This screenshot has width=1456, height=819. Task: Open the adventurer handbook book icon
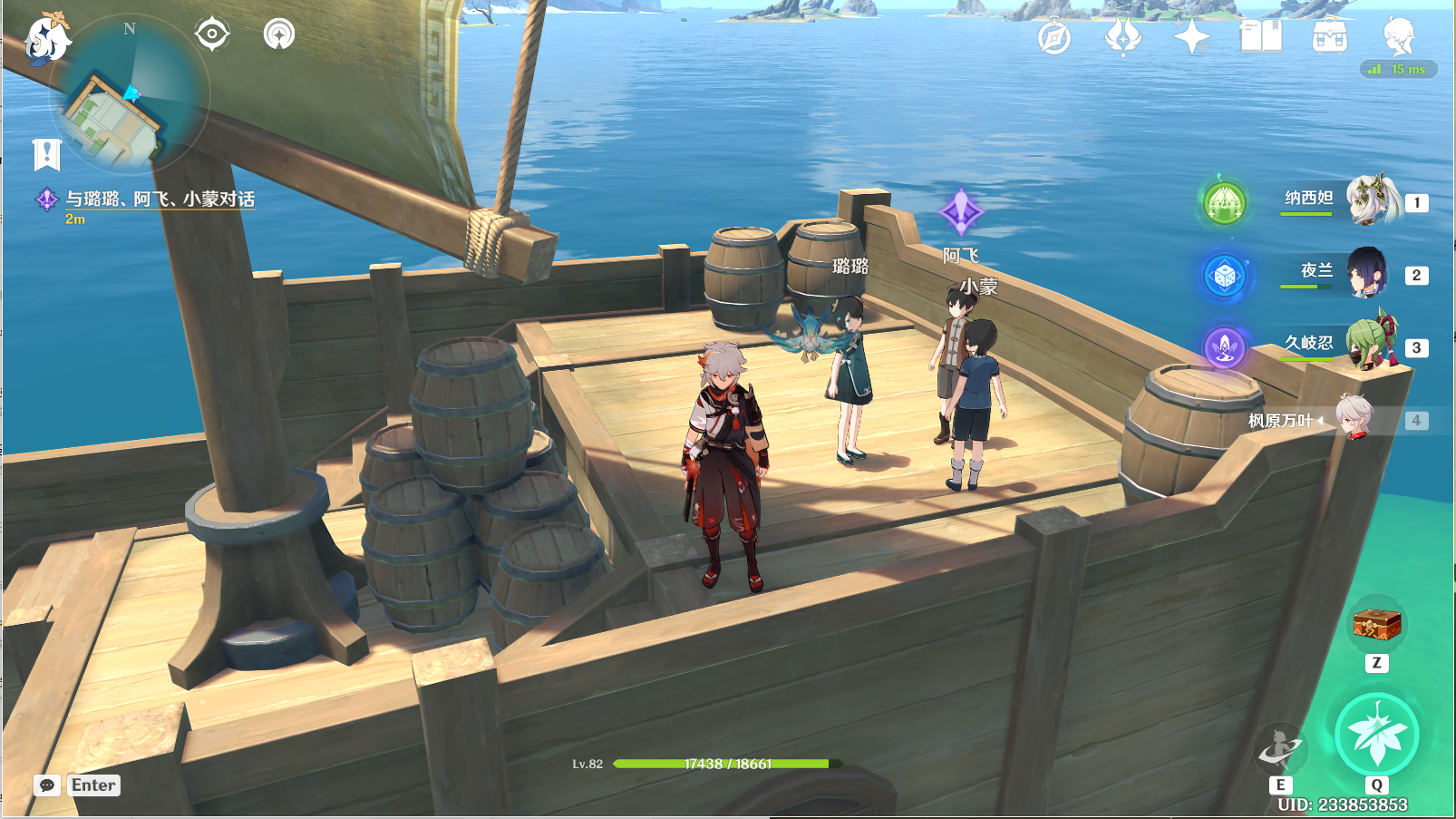pos(1260,37)
